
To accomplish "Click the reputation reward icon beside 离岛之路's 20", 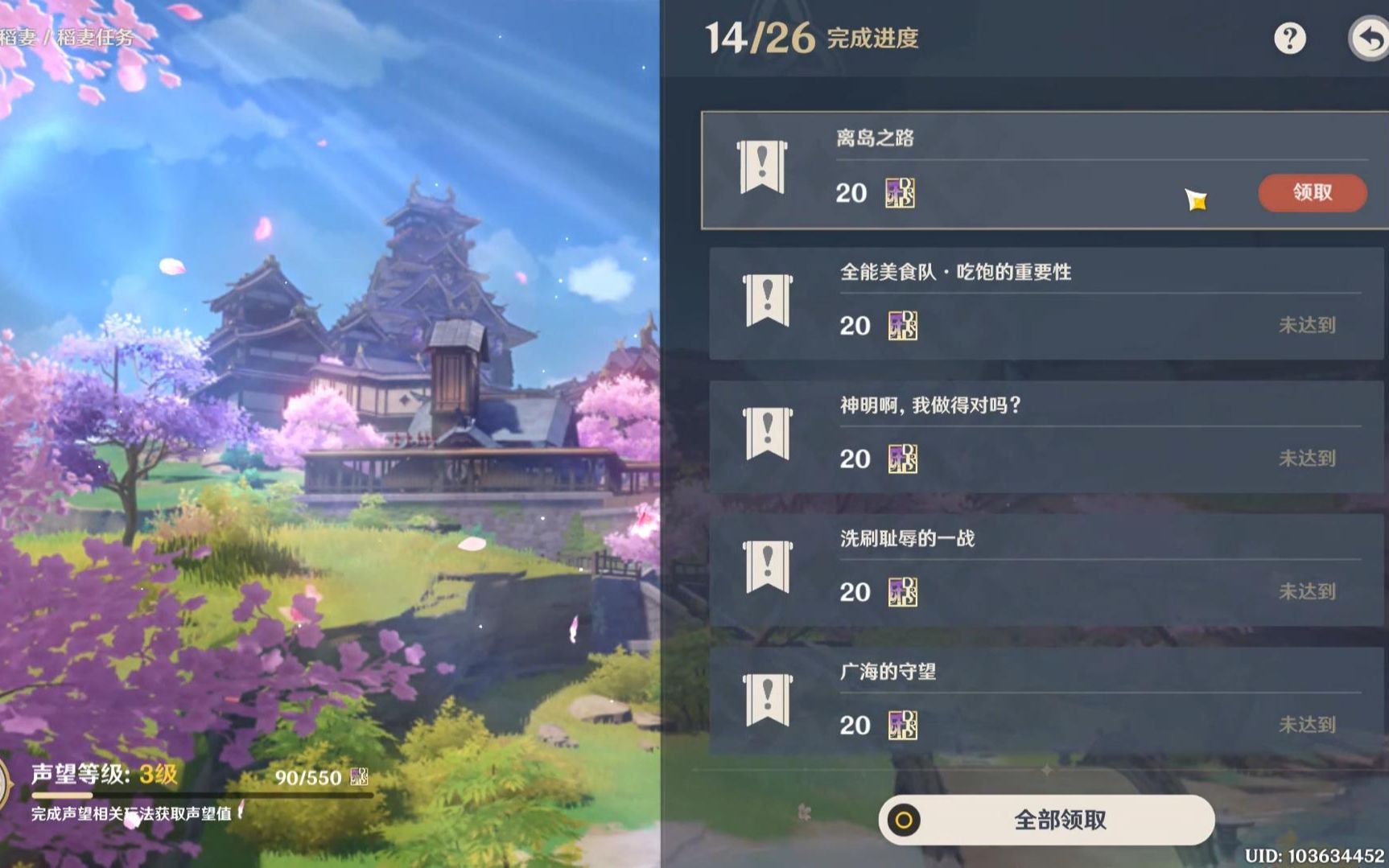I will pyautogui.click(x=901, y=193).
